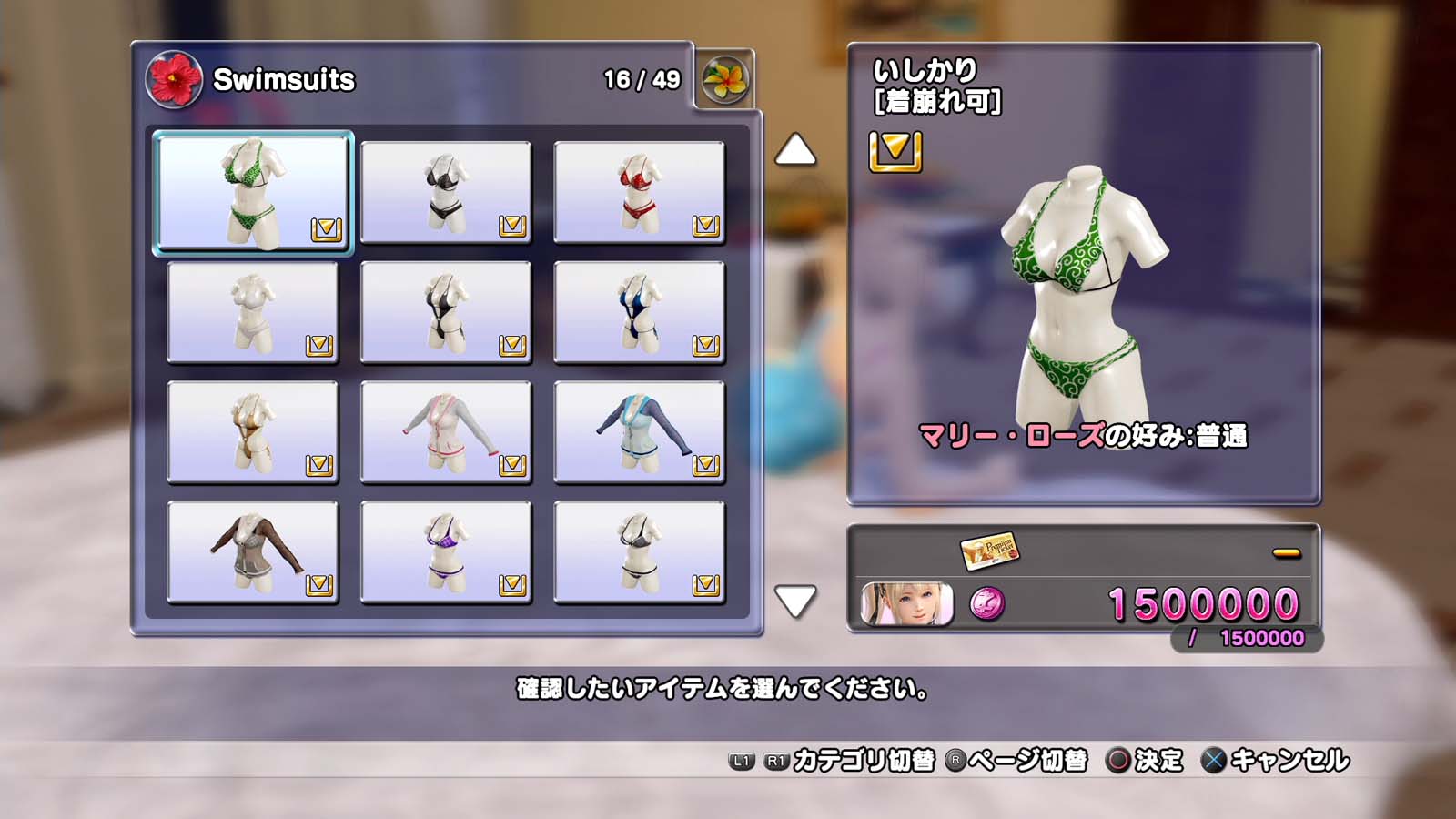Viewport: 1456px width, 819px height.
Task: Switch to the yellow plumeria flower tab
Action: tap(724, 80)
